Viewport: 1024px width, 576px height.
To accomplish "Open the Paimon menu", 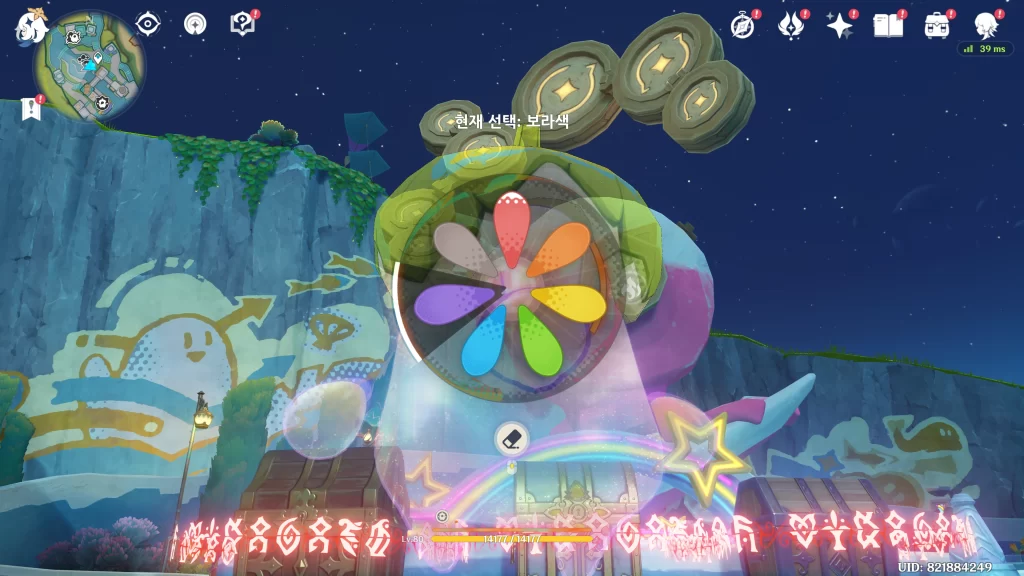I will 28,27.
